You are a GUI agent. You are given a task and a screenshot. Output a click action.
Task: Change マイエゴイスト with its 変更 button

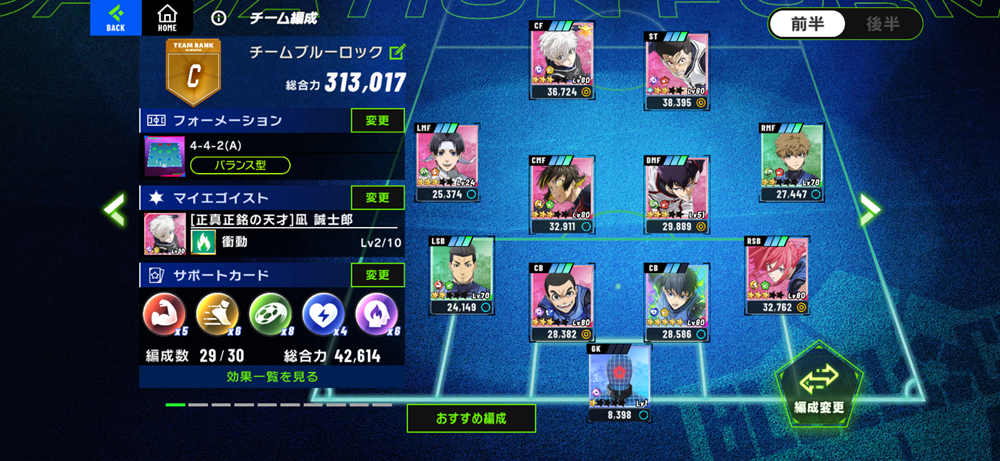[377, 198]
